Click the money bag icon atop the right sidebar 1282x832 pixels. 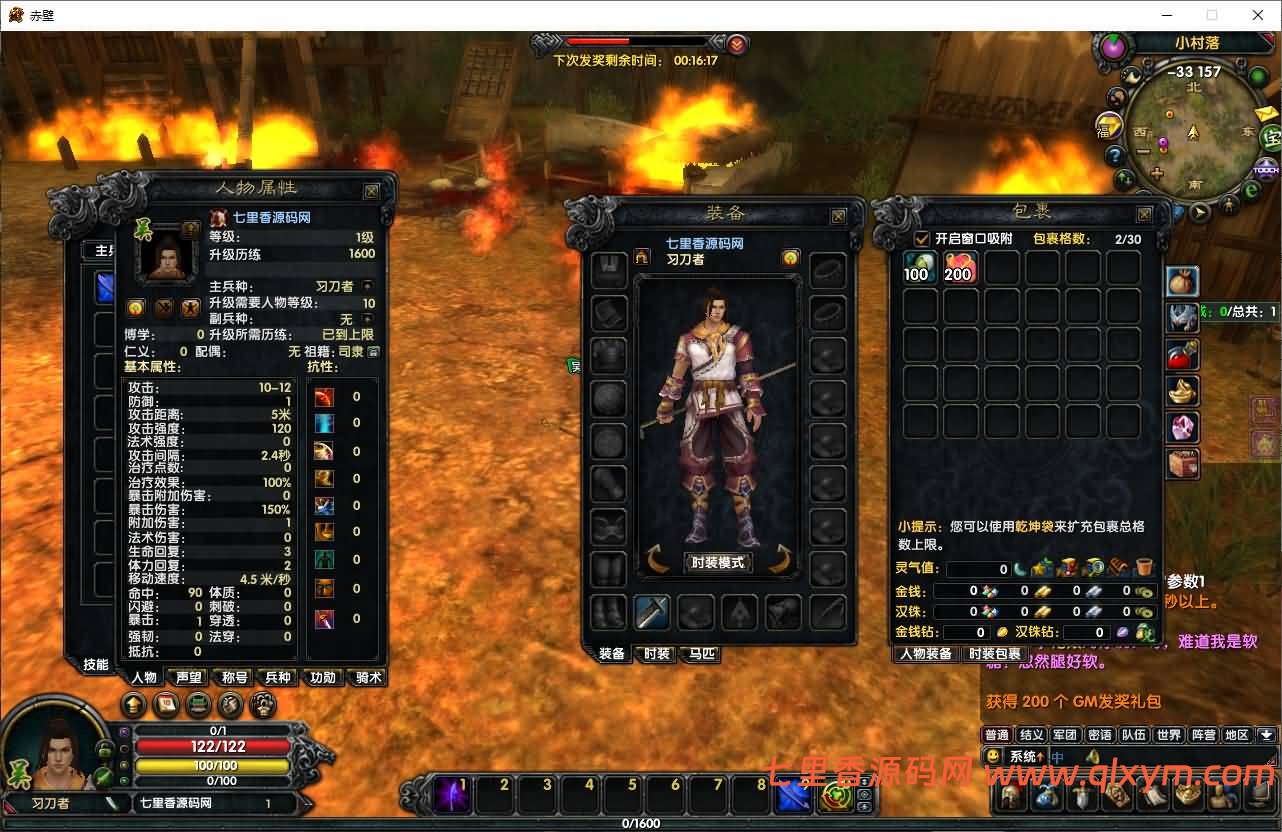coord(1182,282)
